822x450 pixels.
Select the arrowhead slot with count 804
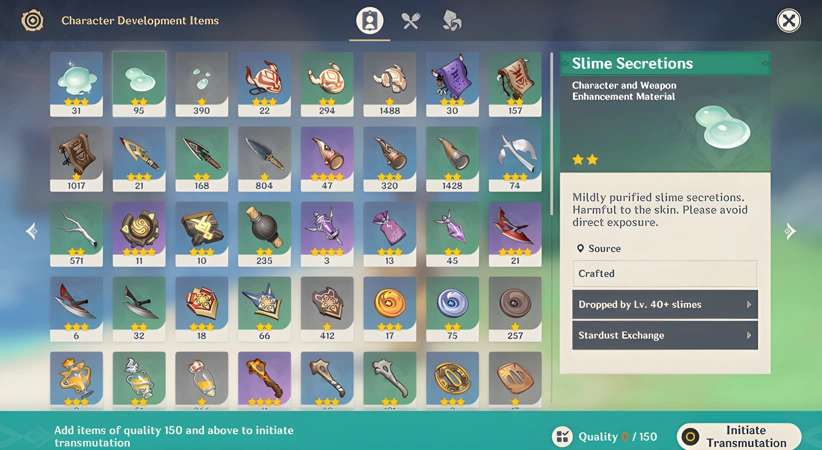pyautogui.click(x=264, y=158)
